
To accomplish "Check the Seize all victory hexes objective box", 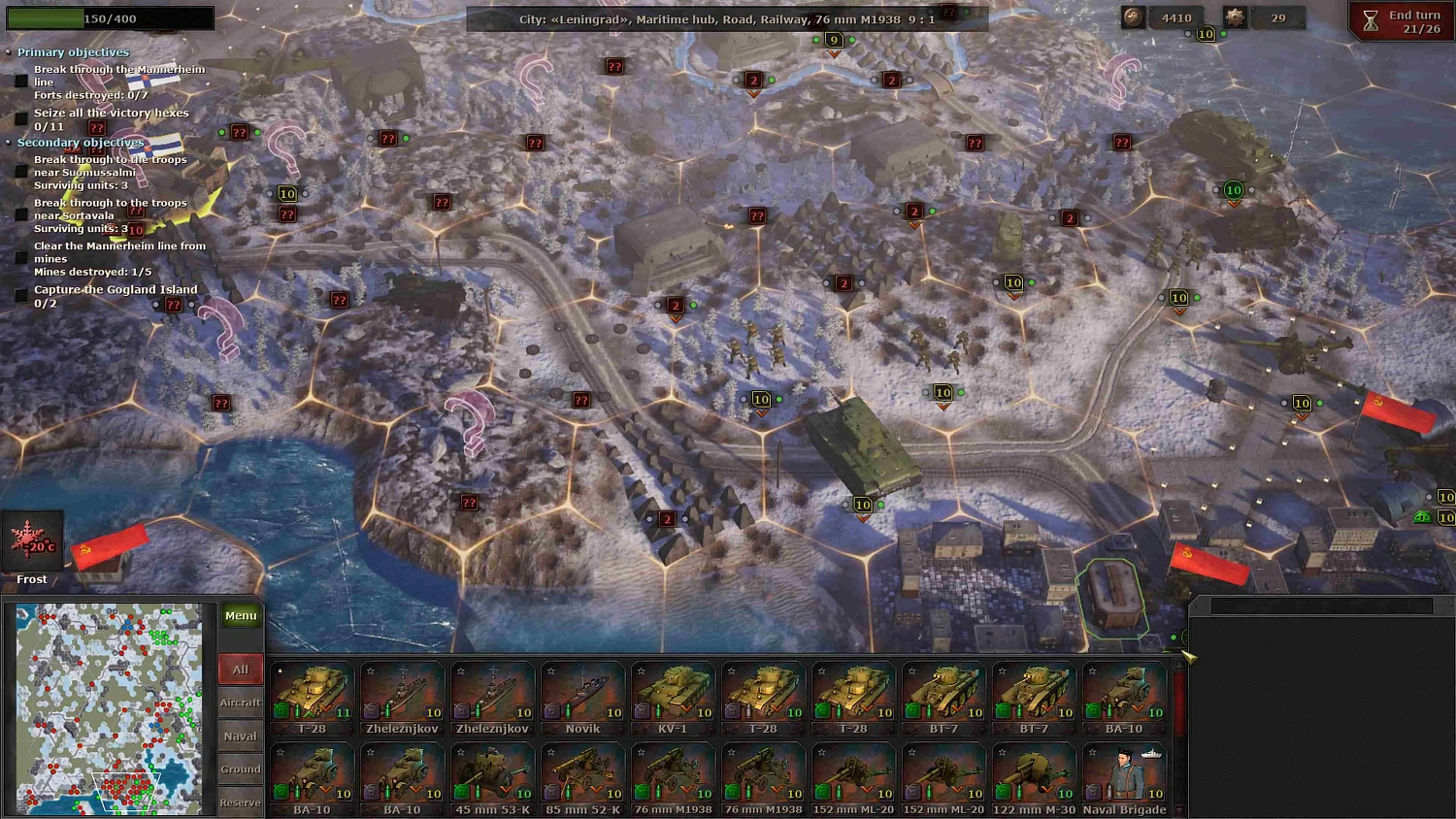I will coord(22,119).
